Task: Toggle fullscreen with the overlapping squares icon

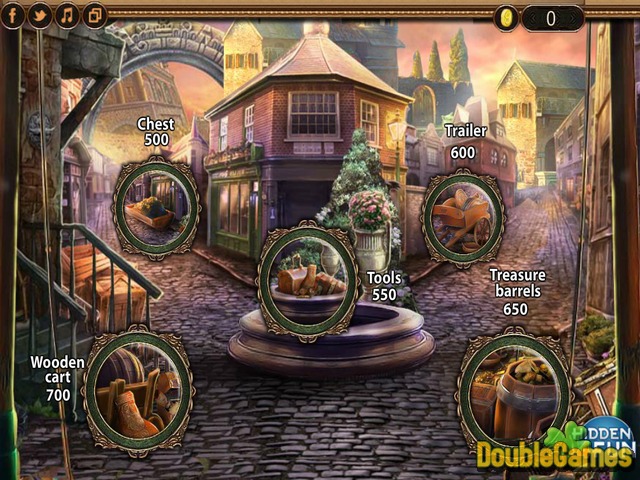Action: [x=95, y=15]
